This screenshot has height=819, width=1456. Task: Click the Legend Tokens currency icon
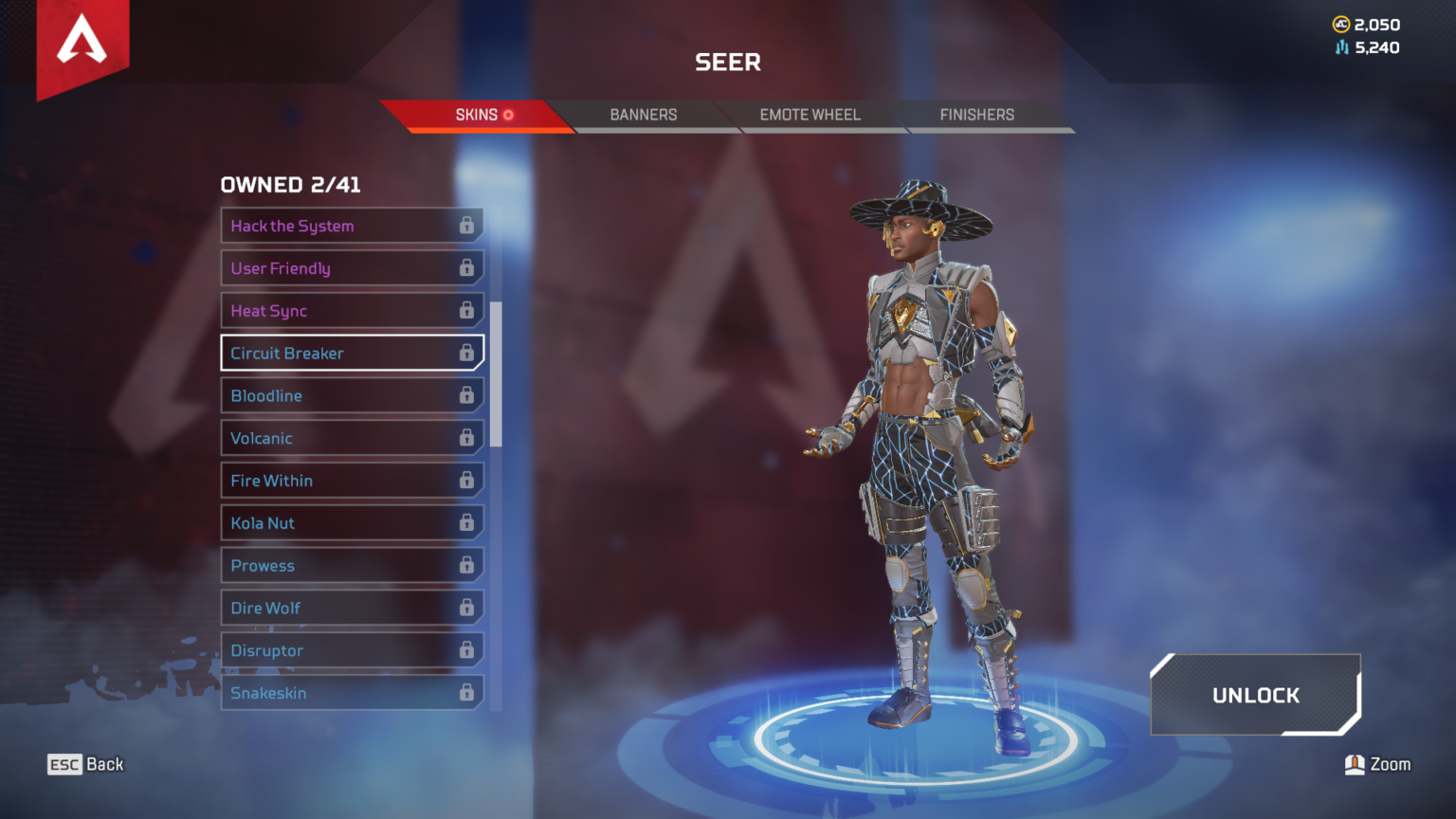pos(1339,47)
